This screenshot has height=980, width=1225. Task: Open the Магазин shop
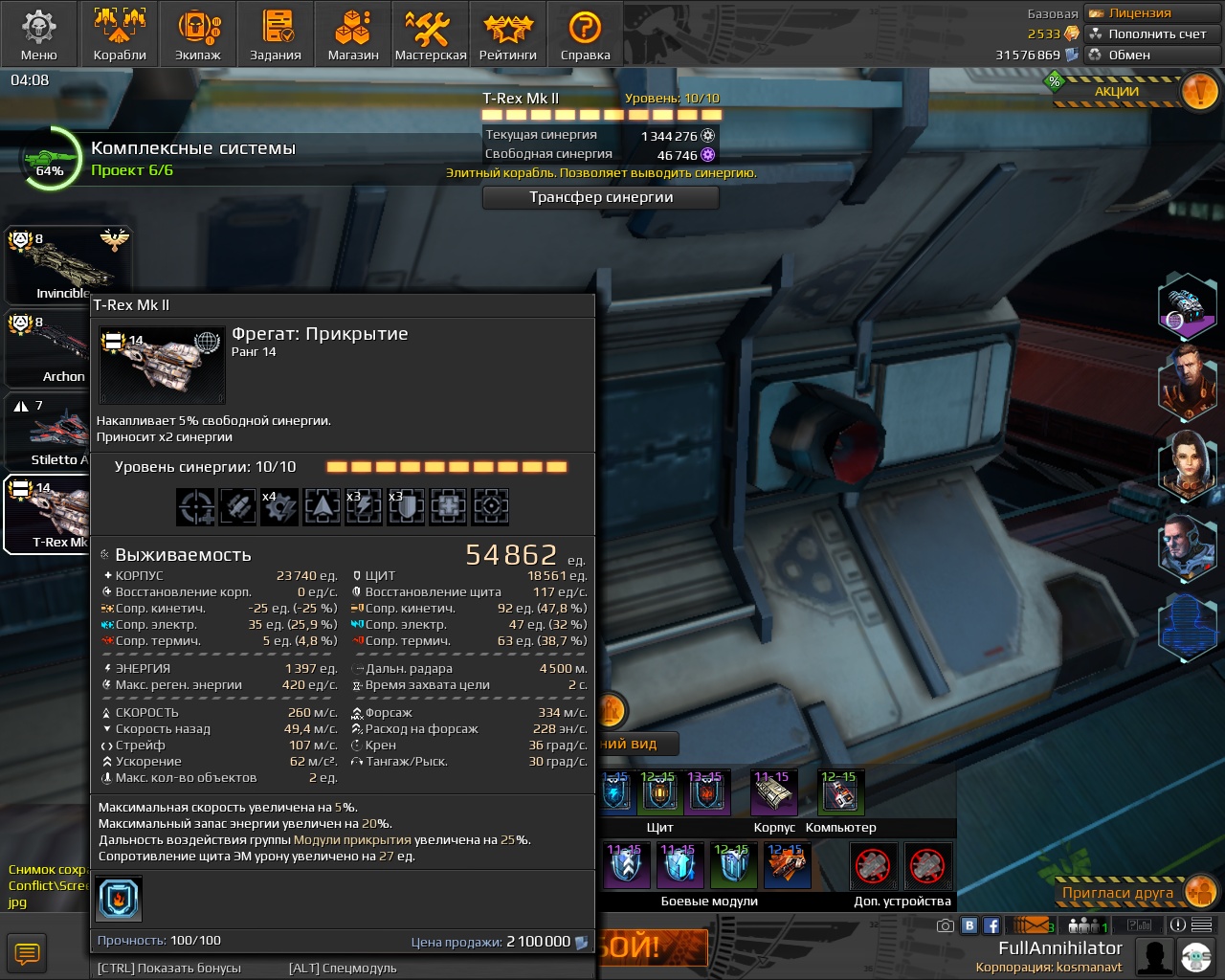tap(353, 34)
